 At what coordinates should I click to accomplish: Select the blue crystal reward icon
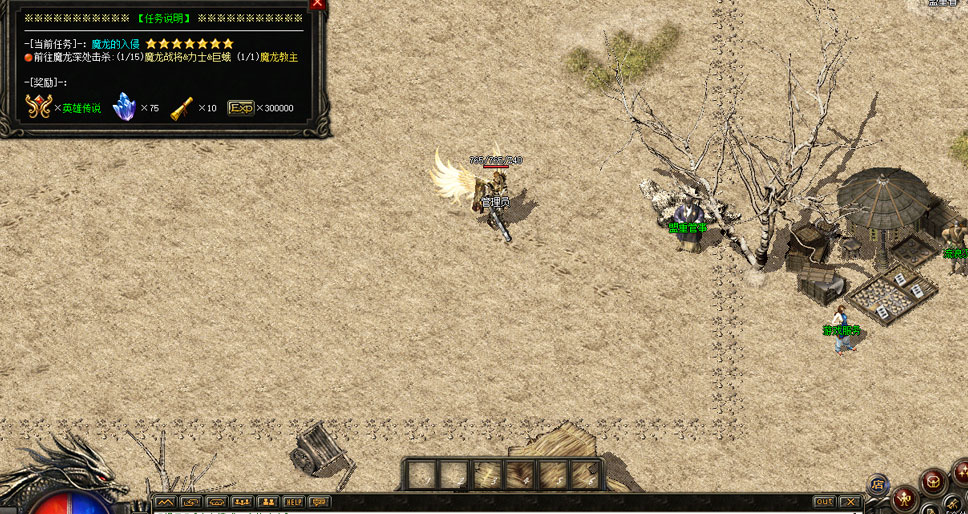(x=125, y=106)
